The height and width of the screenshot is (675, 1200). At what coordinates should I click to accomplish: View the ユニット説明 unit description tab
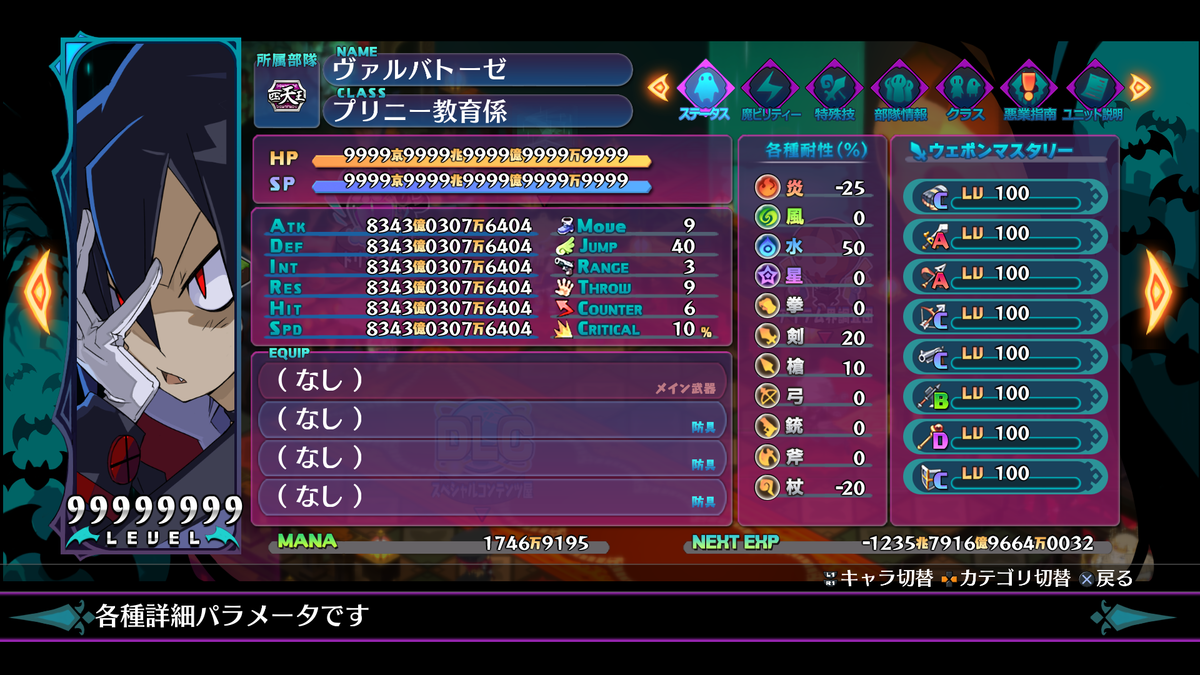(1095, 88)
